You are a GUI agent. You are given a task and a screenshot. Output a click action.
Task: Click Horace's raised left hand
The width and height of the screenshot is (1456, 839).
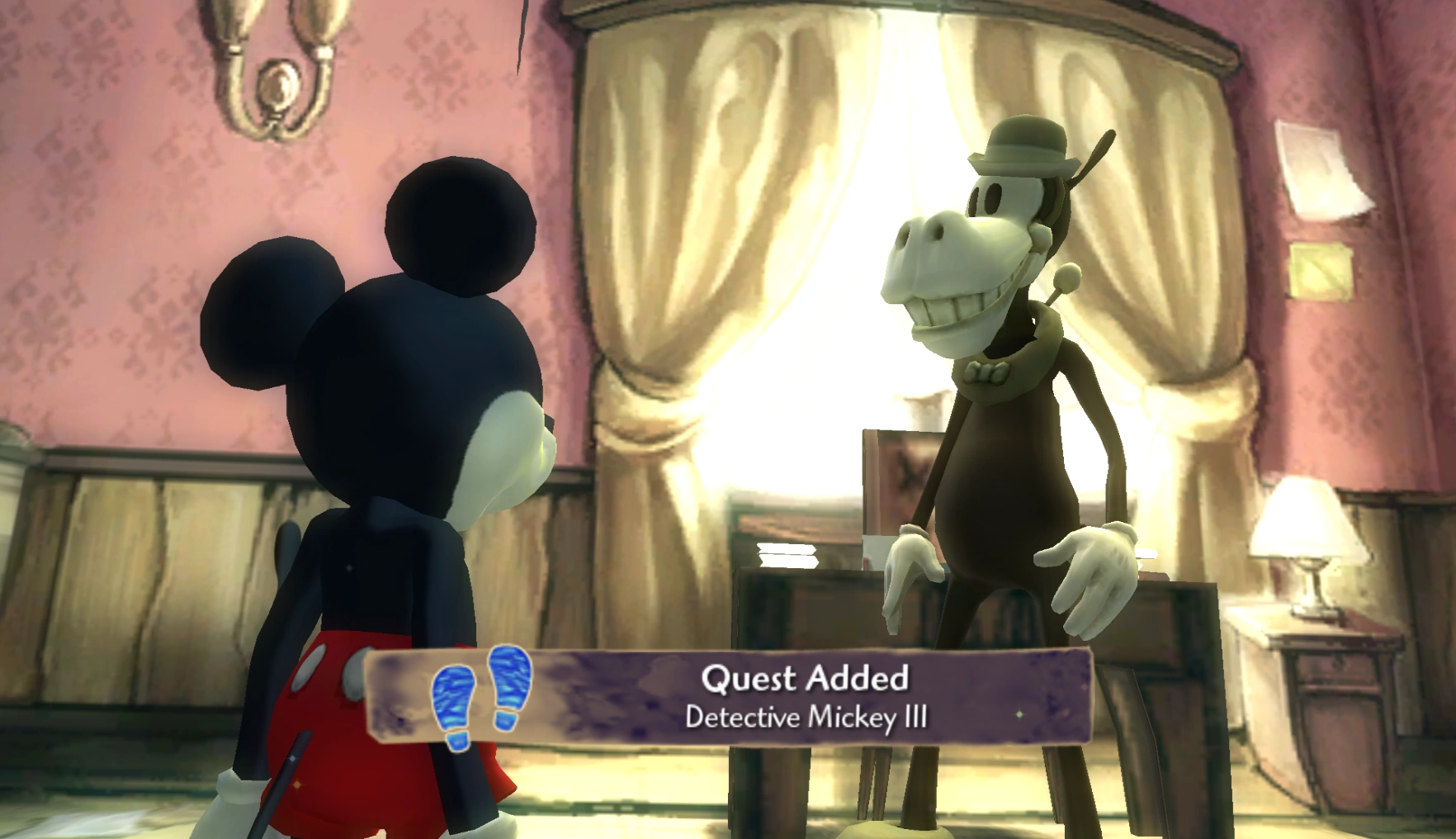pos(1090,570)
